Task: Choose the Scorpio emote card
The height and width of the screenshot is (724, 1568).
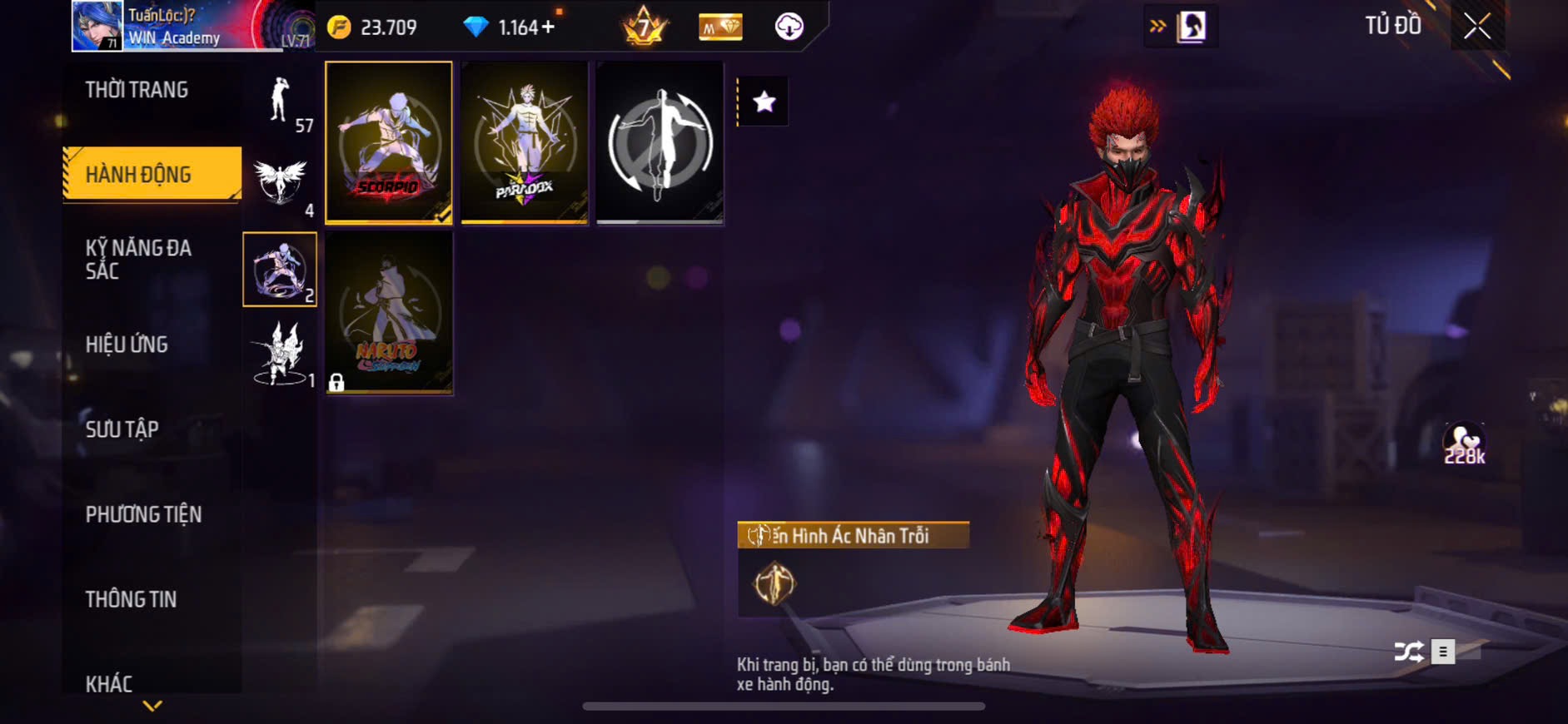Action: [x=389, y=142]
